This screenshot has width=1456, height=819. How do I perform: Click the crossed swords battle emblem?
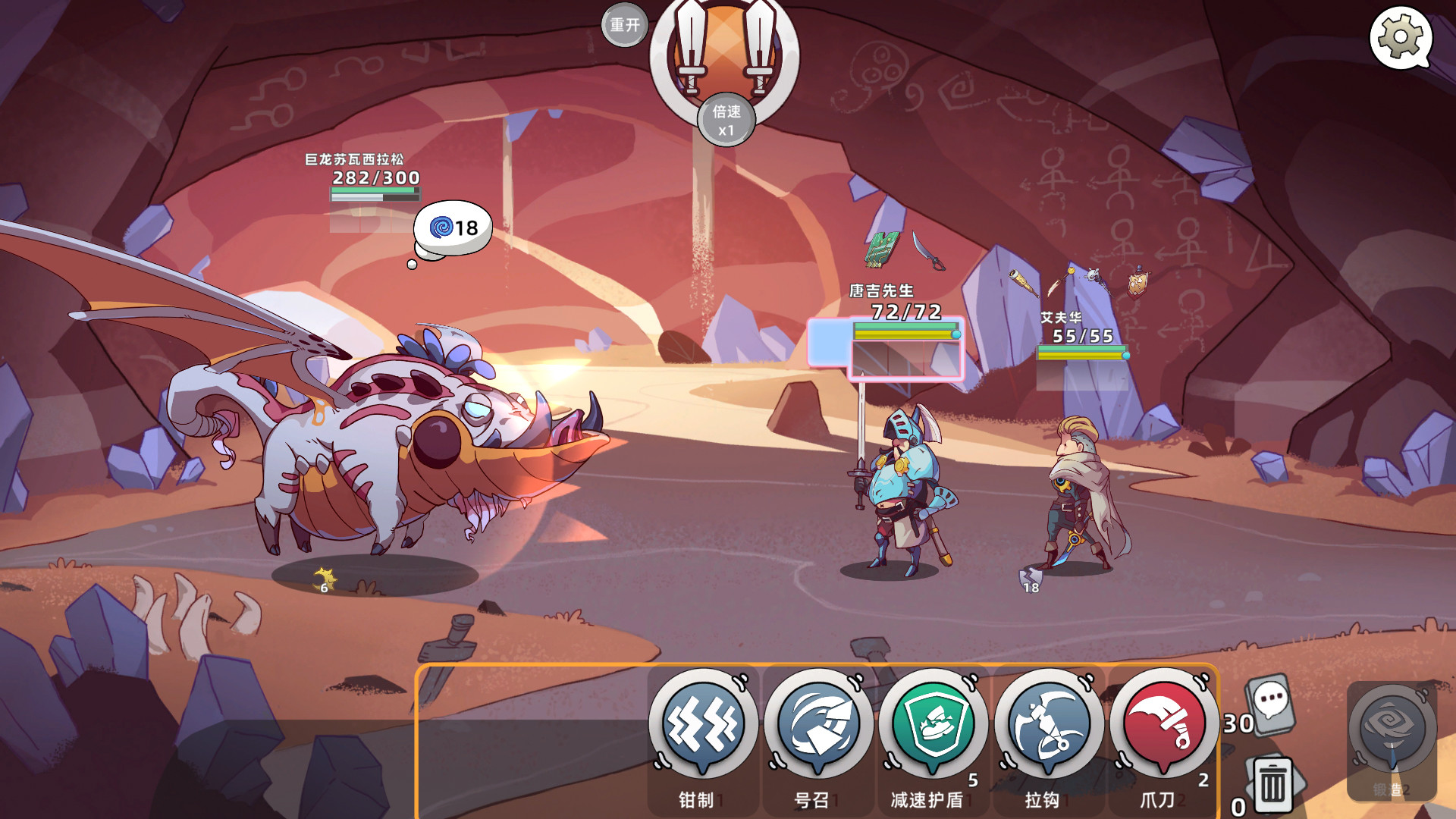(x=724, y=49)
